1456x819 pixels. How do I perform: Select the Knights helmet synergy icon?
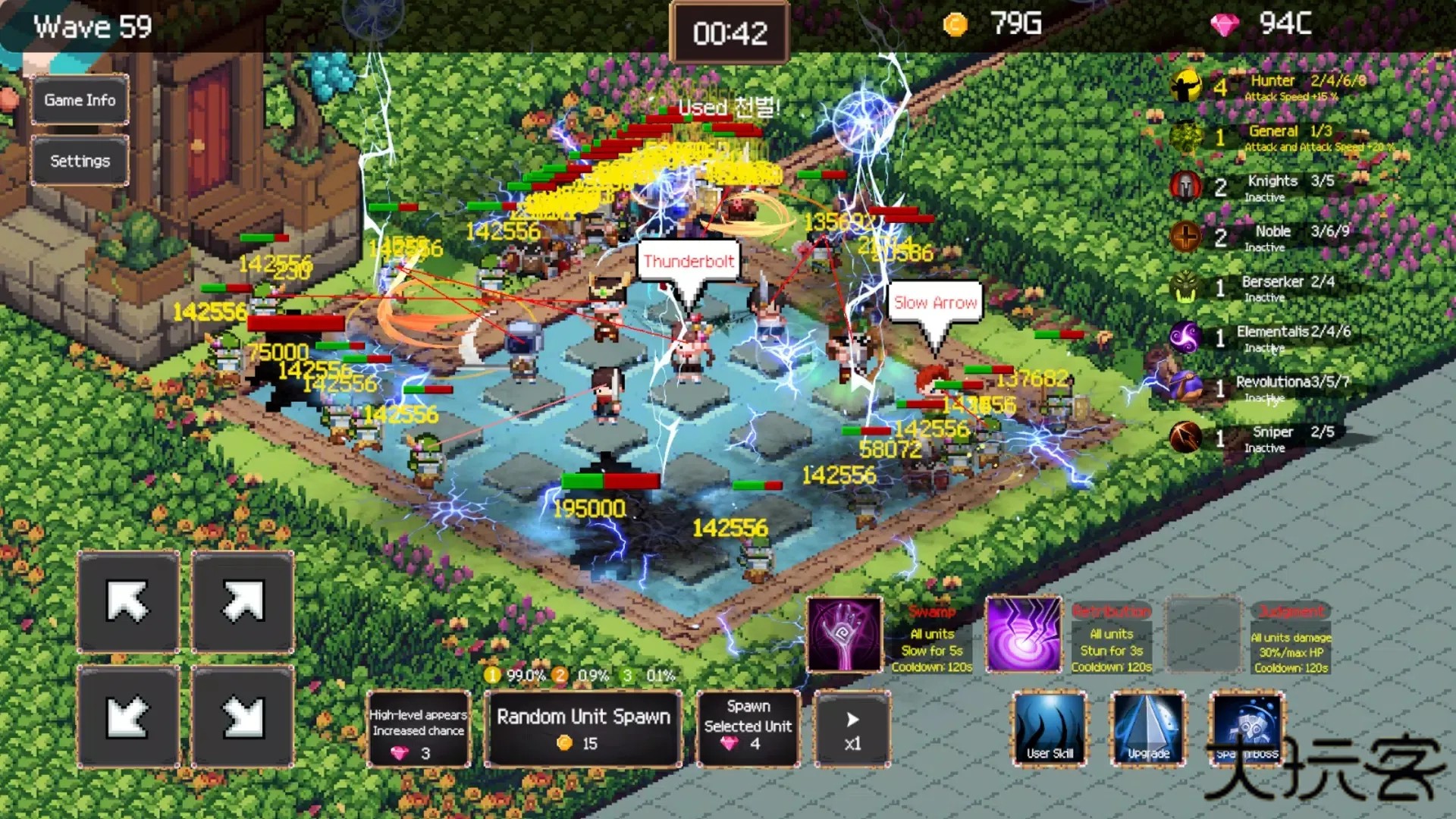click(x=1185, y=187)
